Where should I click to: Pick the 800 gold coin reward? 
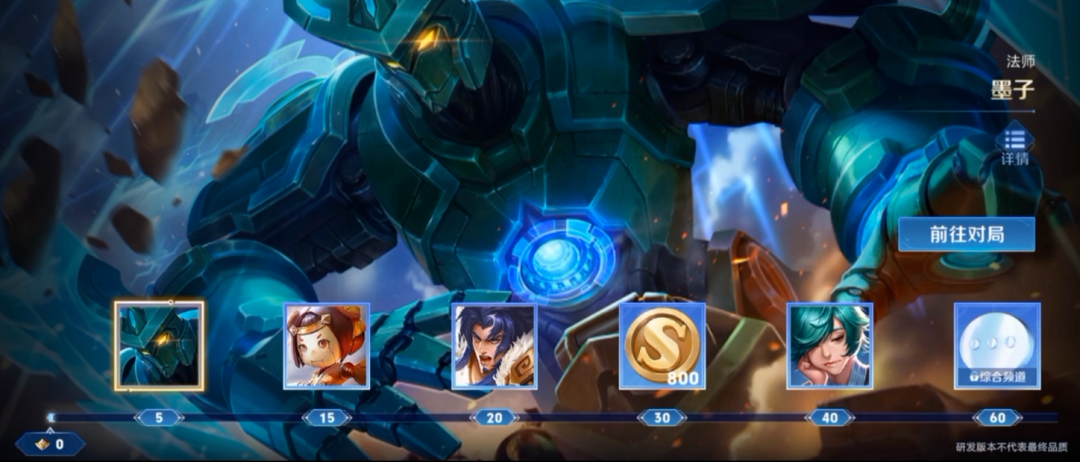pyautogui.click(x=662, y=345)
